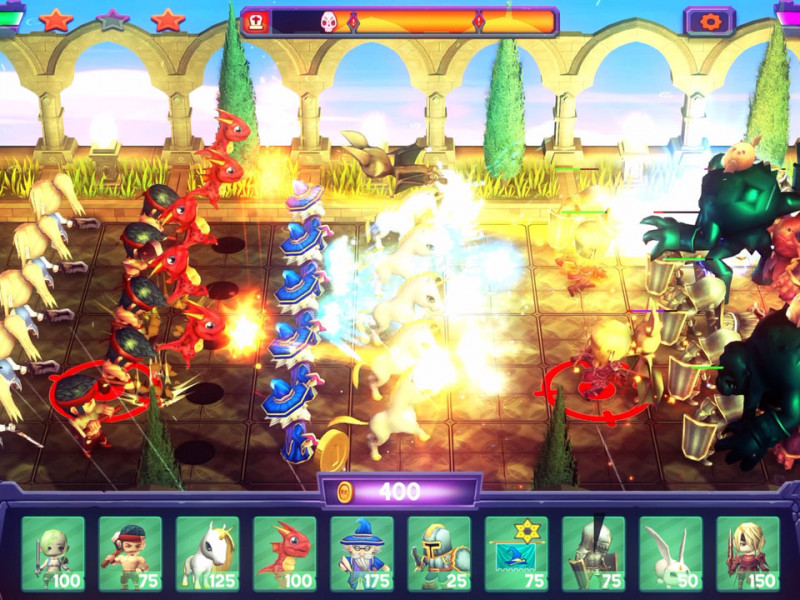Screen dimensions: 800x600
Task: Open the settings gear button
Action: pyautogui.click(x=709, y=20)
